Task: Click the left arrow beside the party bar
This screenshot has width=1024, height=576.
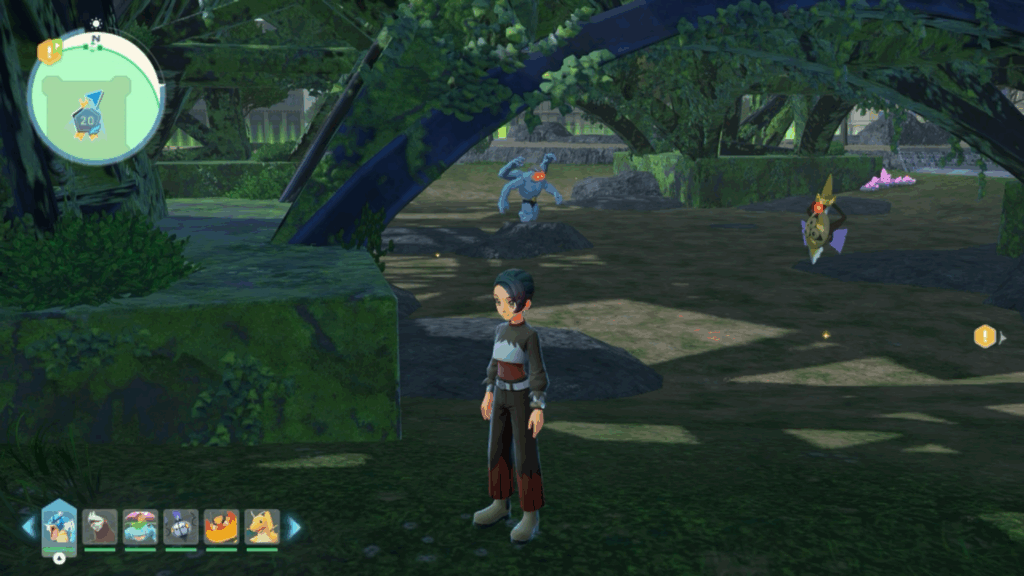Action: 28,527
